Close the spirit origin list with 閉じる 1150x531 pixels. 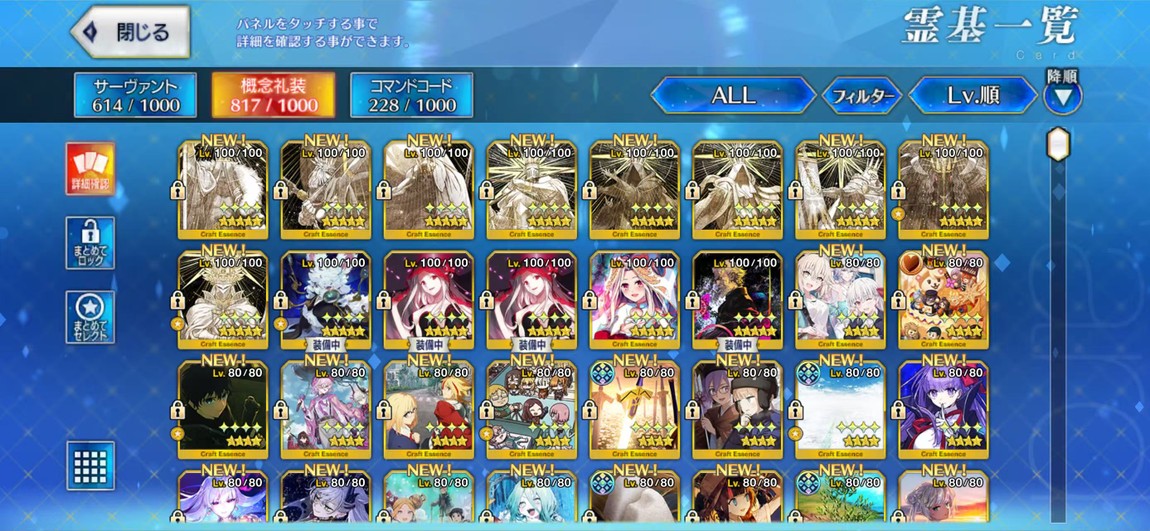click(x=130, y=32)
